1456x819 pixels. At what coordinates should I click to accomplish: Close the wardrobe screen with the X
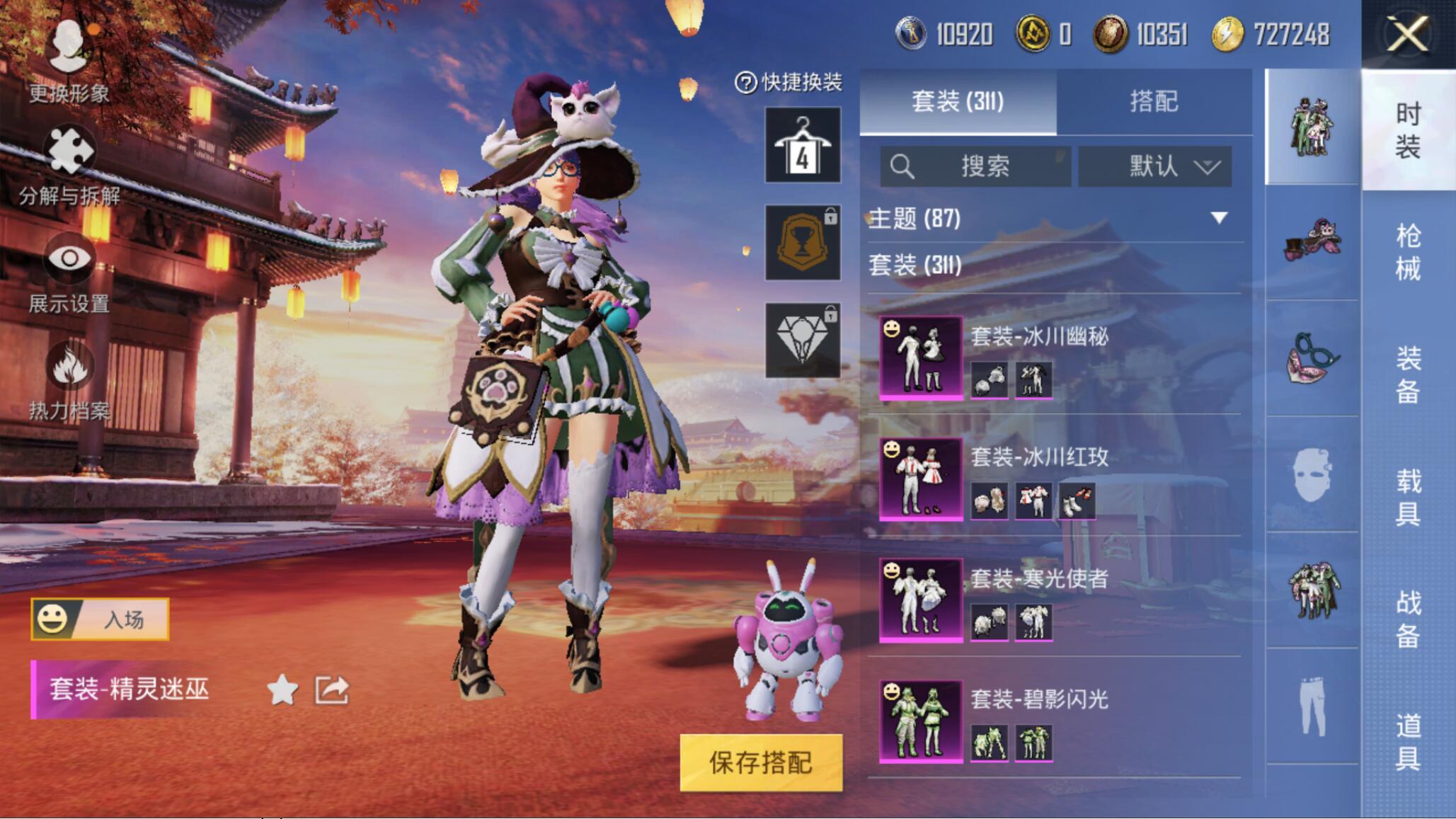point(1407,34)
